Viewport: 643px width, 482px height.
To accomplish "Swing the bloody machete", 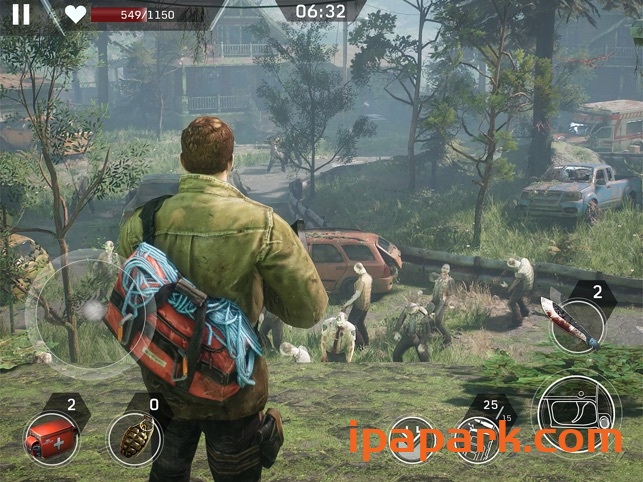I will [577, 324].
